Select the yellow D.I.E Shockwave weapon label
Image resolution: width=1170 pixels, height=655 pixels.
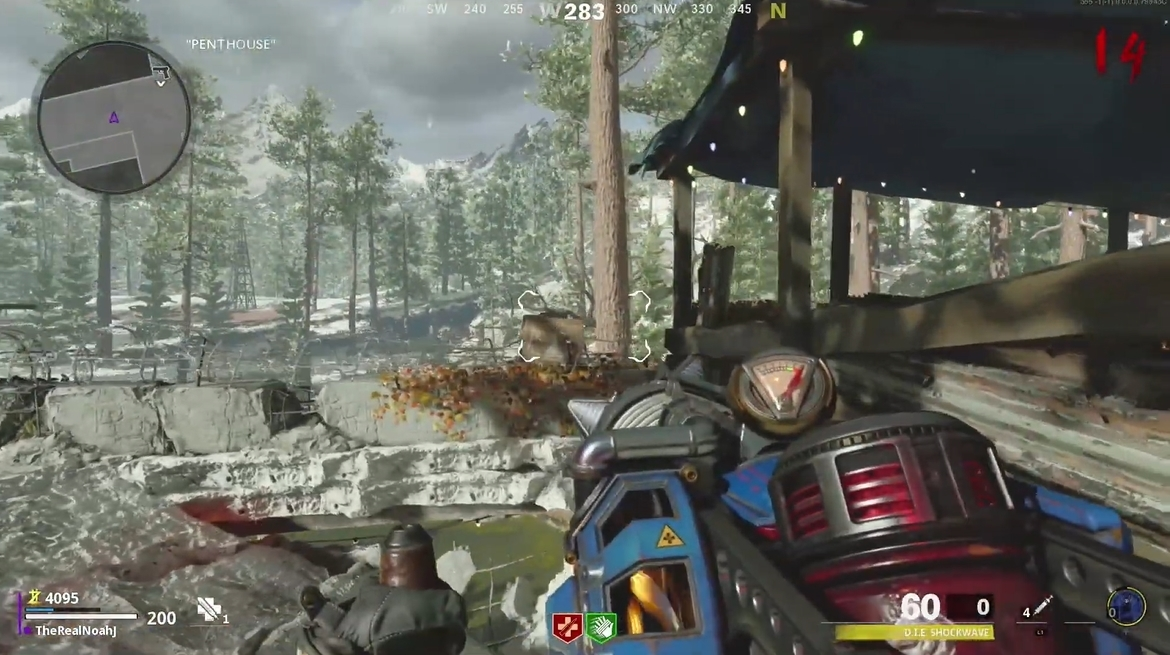click(x=912, y=632)
